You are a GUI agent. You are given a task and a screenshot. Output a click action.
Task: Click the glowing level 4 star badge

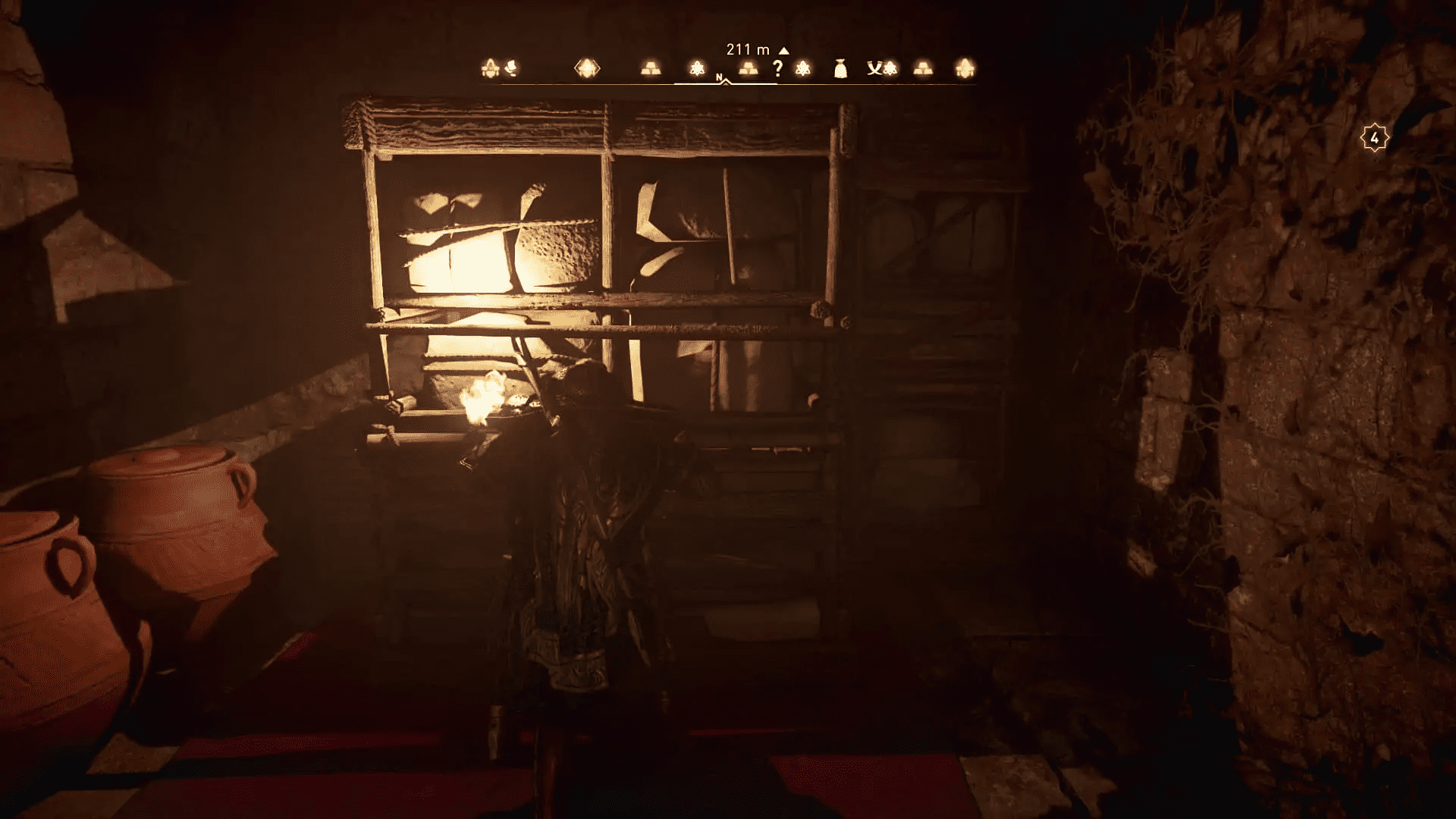(1374, 136)
